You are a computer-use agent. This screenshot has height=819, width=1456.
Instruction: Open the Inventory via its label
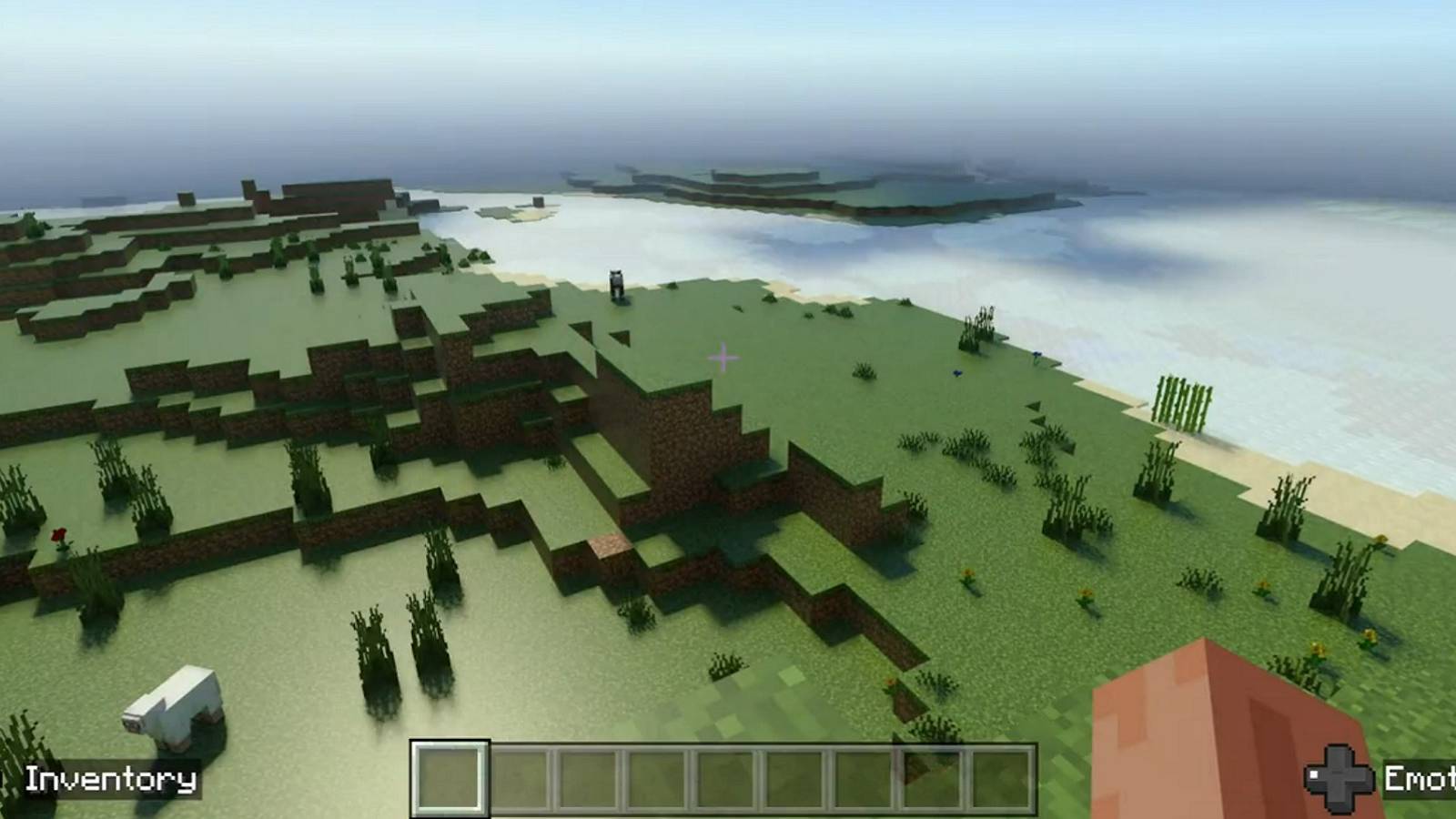[109, 779]
